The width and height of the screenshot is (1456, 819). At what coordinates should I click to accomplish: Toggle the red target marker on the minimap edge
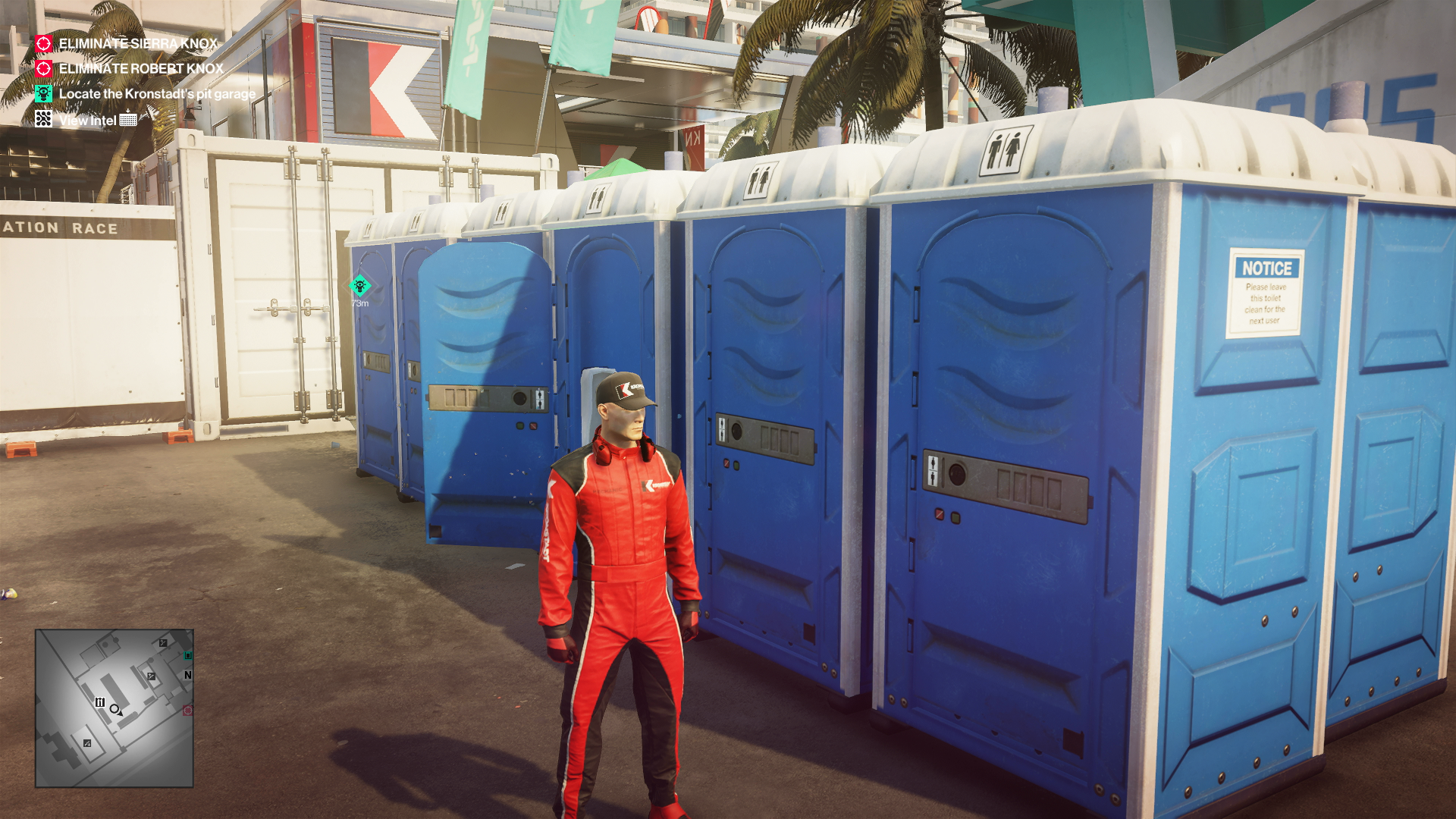tap(187, 710)
